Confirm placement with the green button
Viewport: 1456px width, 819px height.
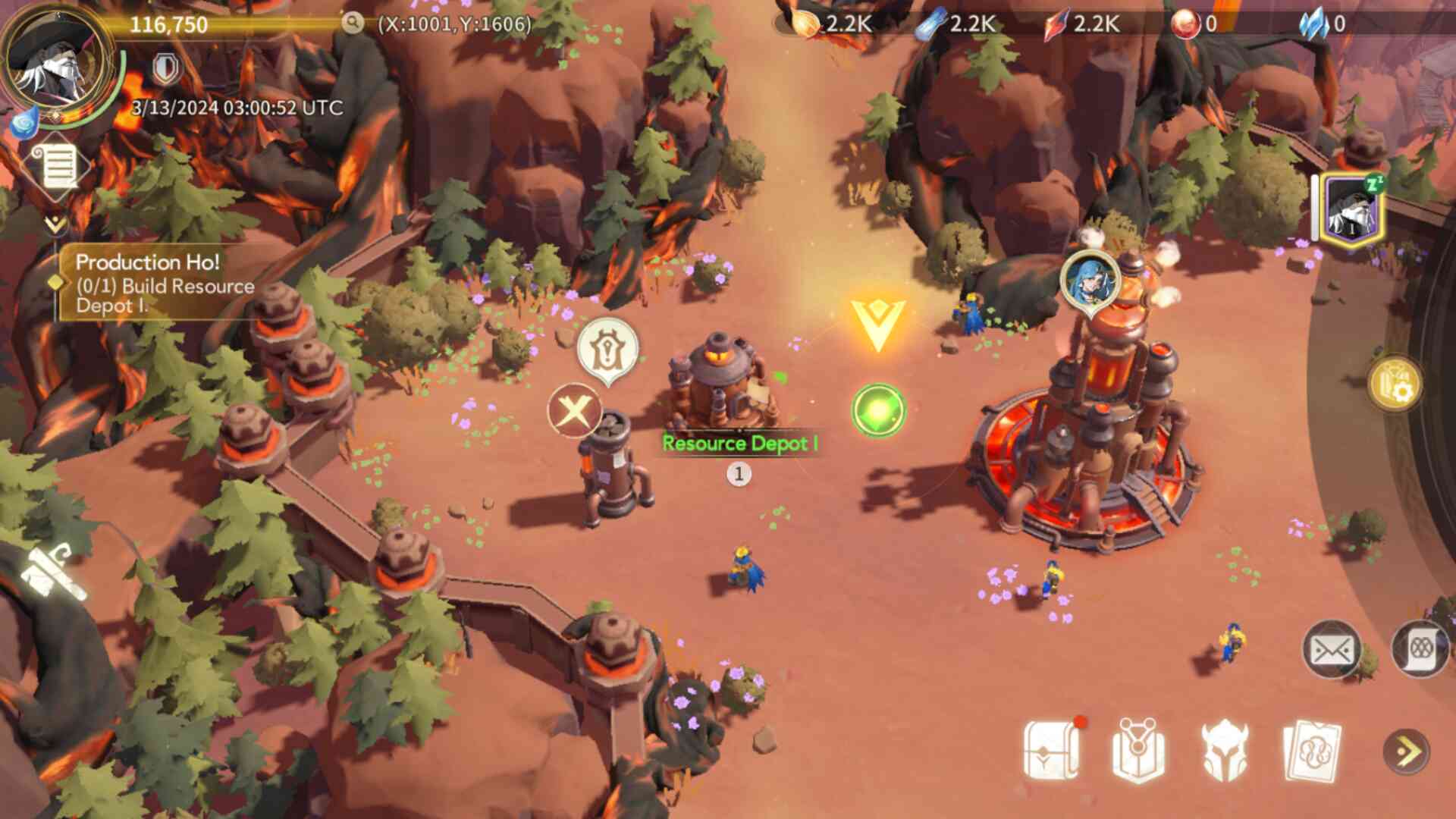(878, 410)
